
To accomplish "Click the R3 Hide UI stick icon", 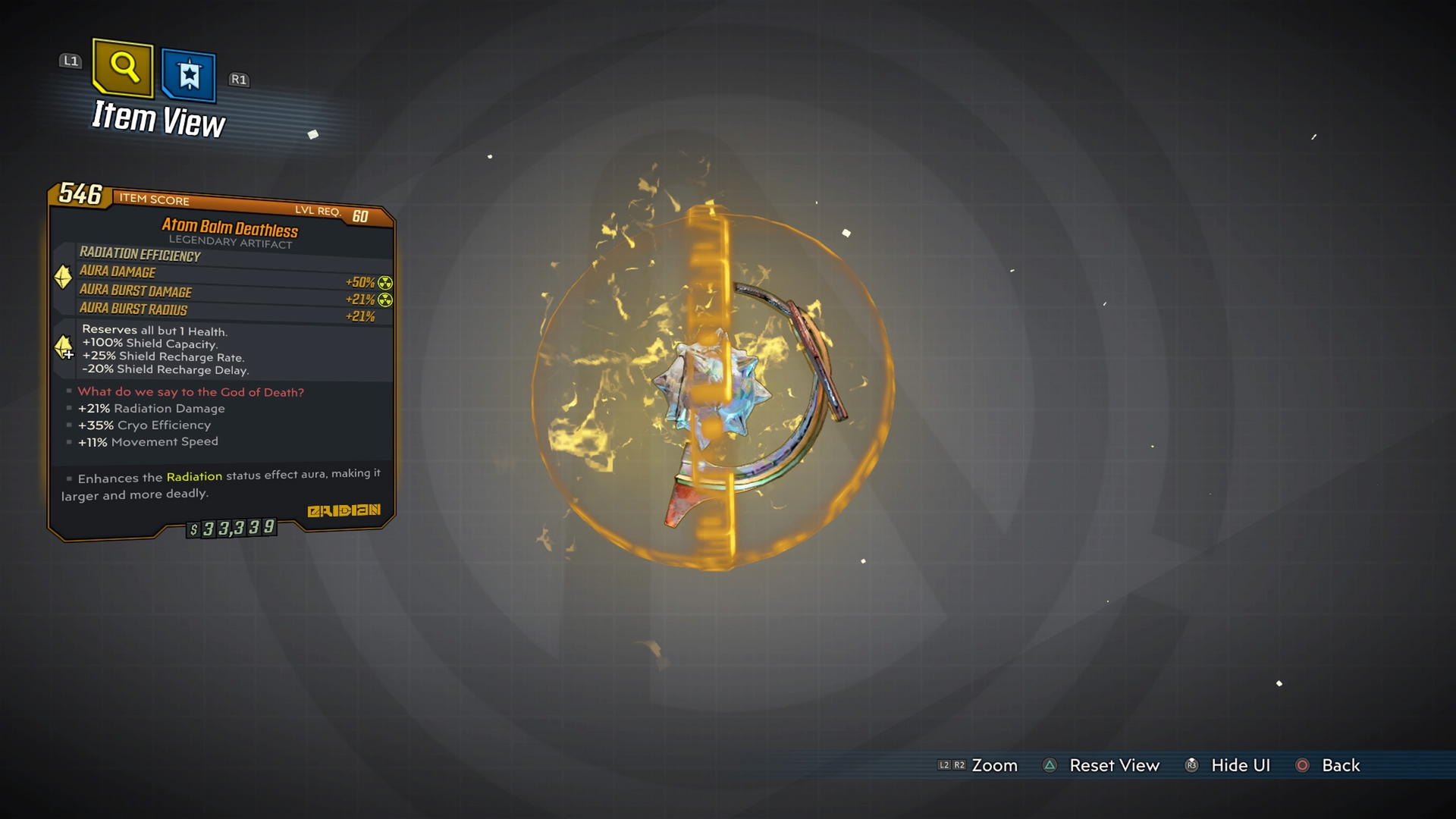I will click(x=1192, y=766).
